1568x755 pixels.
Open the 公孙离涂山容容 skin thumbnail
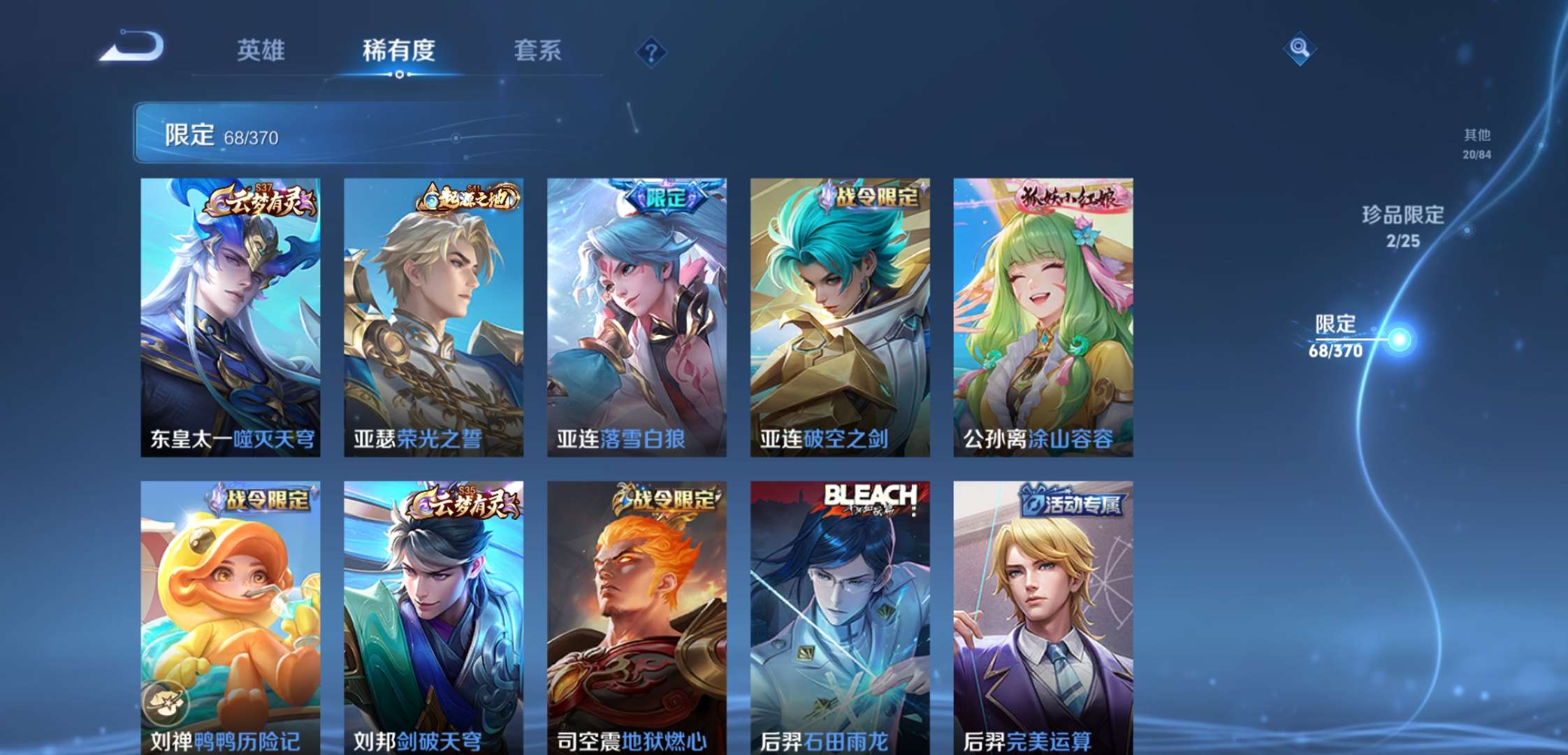[x=1044, y=315]
